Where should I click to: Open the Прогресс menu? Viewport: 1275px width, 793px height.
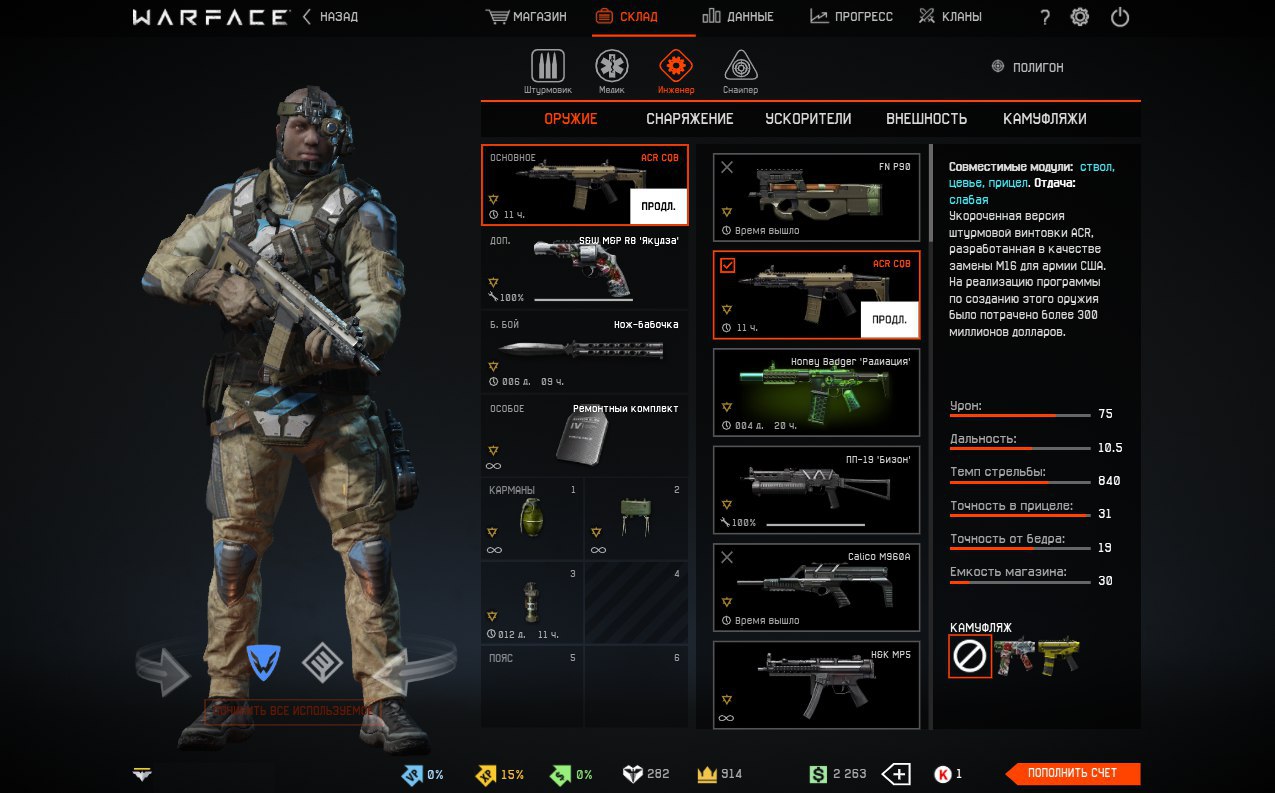click(851, 17)
